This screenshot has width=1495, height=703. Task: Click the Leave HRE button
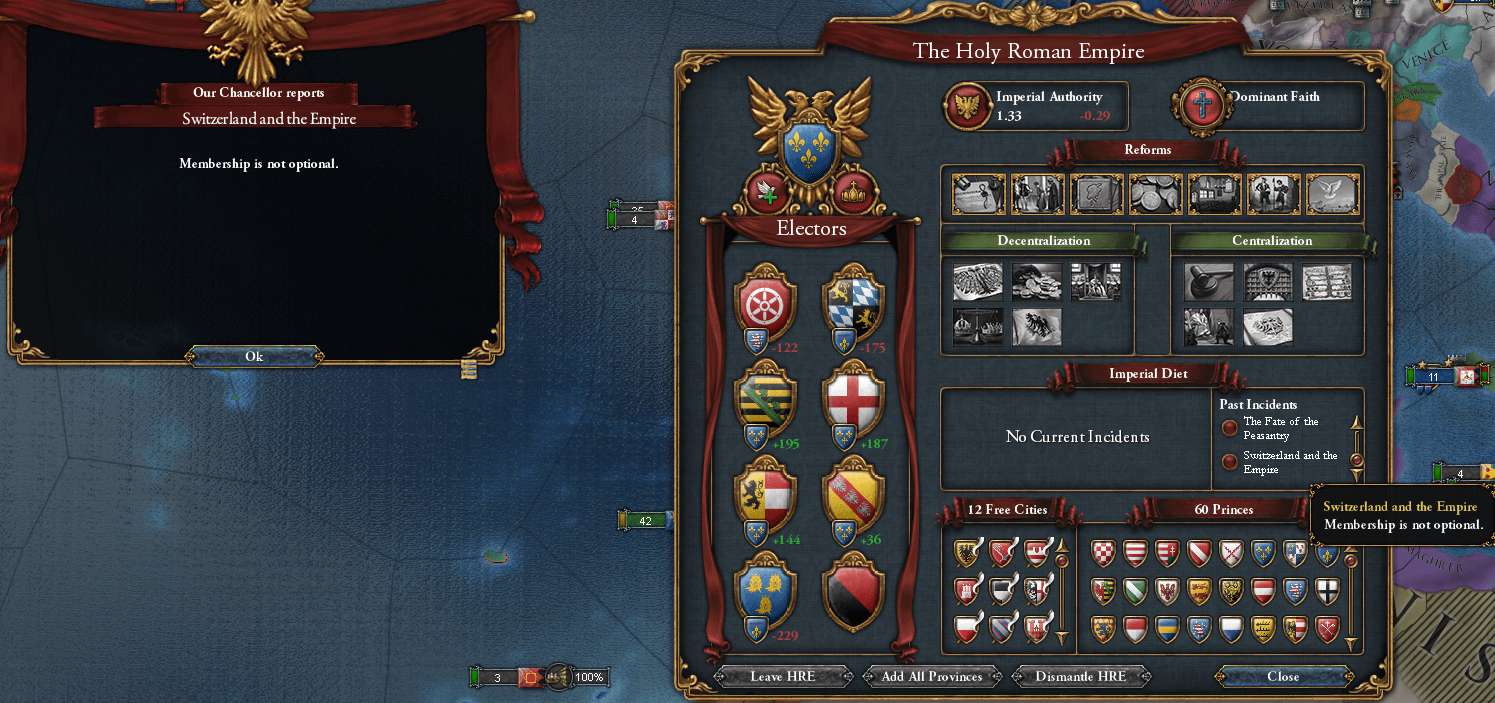pyautogui.click(x=782, y=676)
